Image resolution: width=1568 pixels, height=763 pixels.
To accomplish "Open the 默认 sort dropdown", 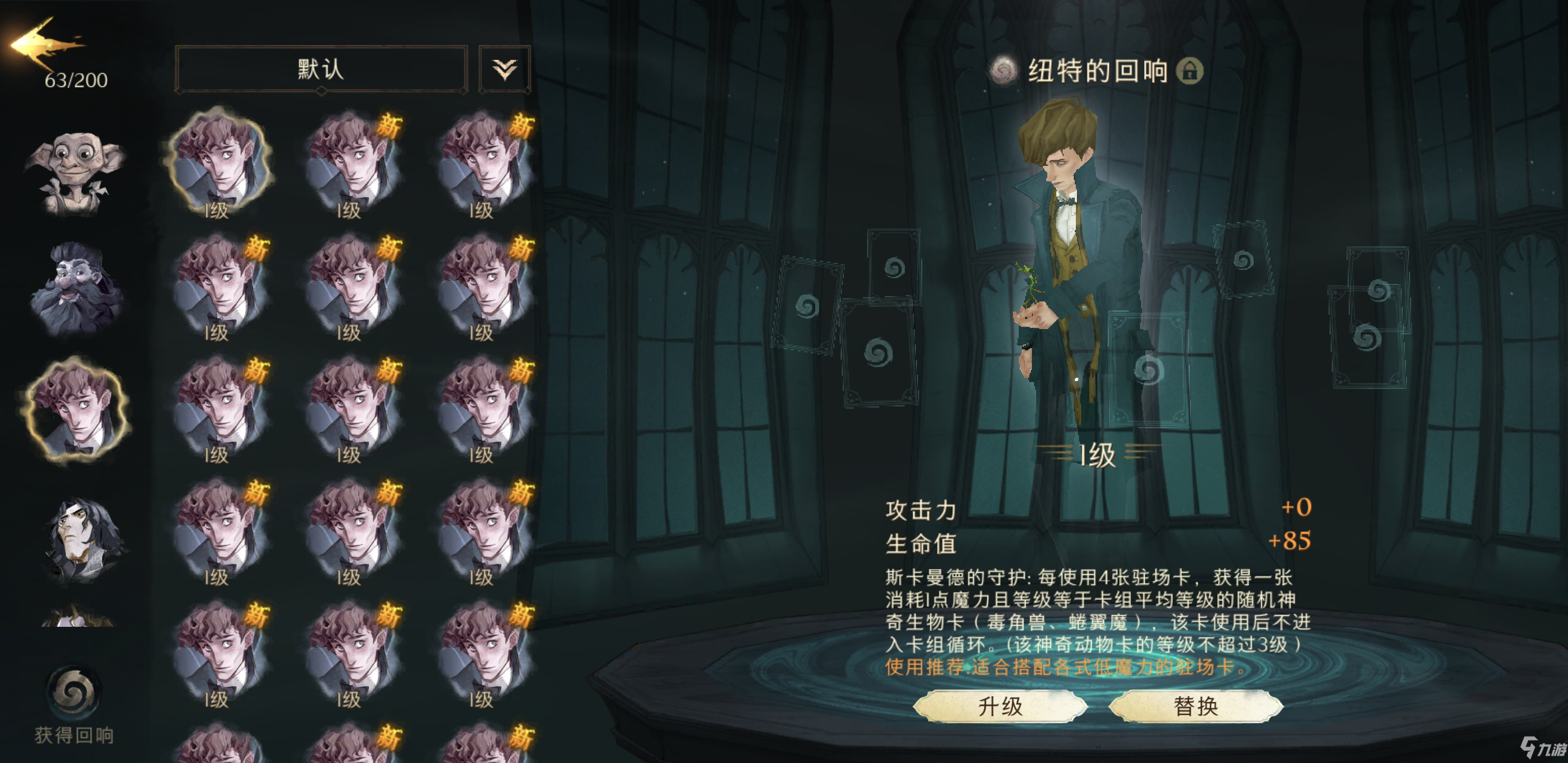I will point(321,69).
